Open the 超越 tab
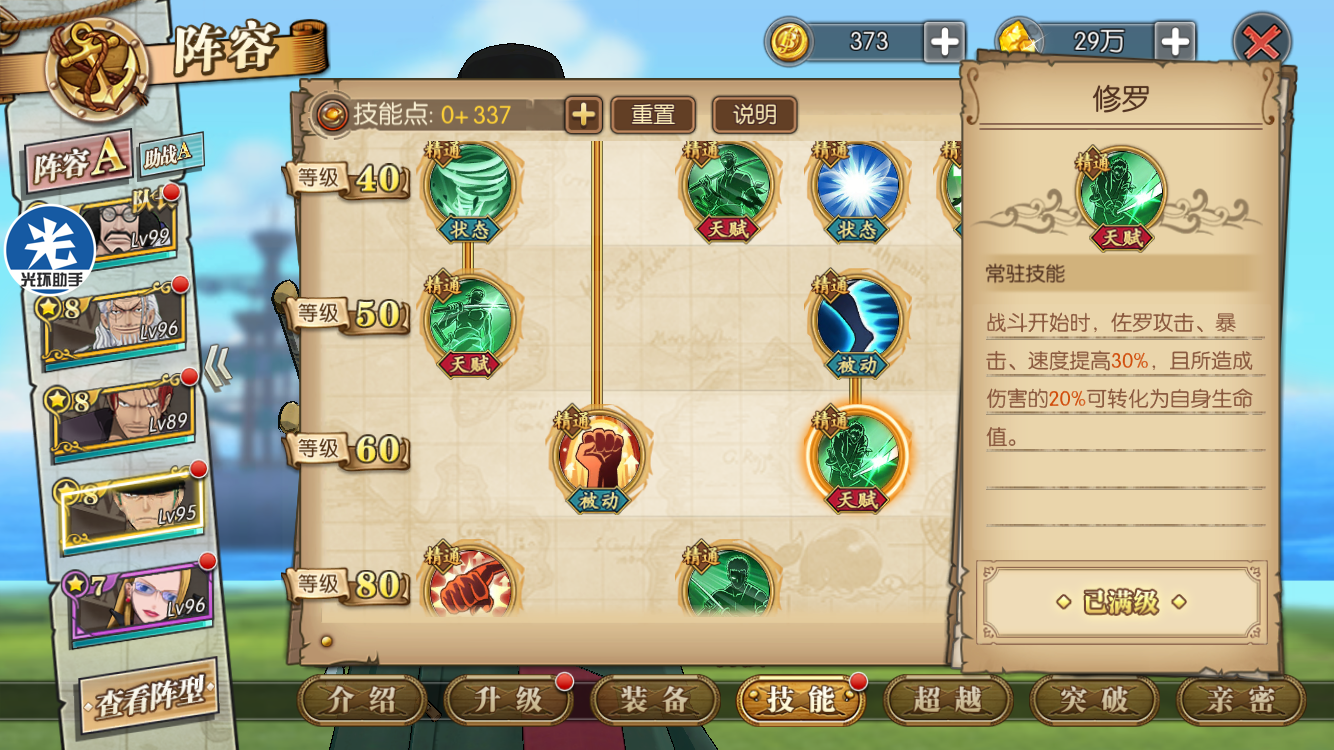The width and height of the screenshot is (1334, 750). pos(946,700)
